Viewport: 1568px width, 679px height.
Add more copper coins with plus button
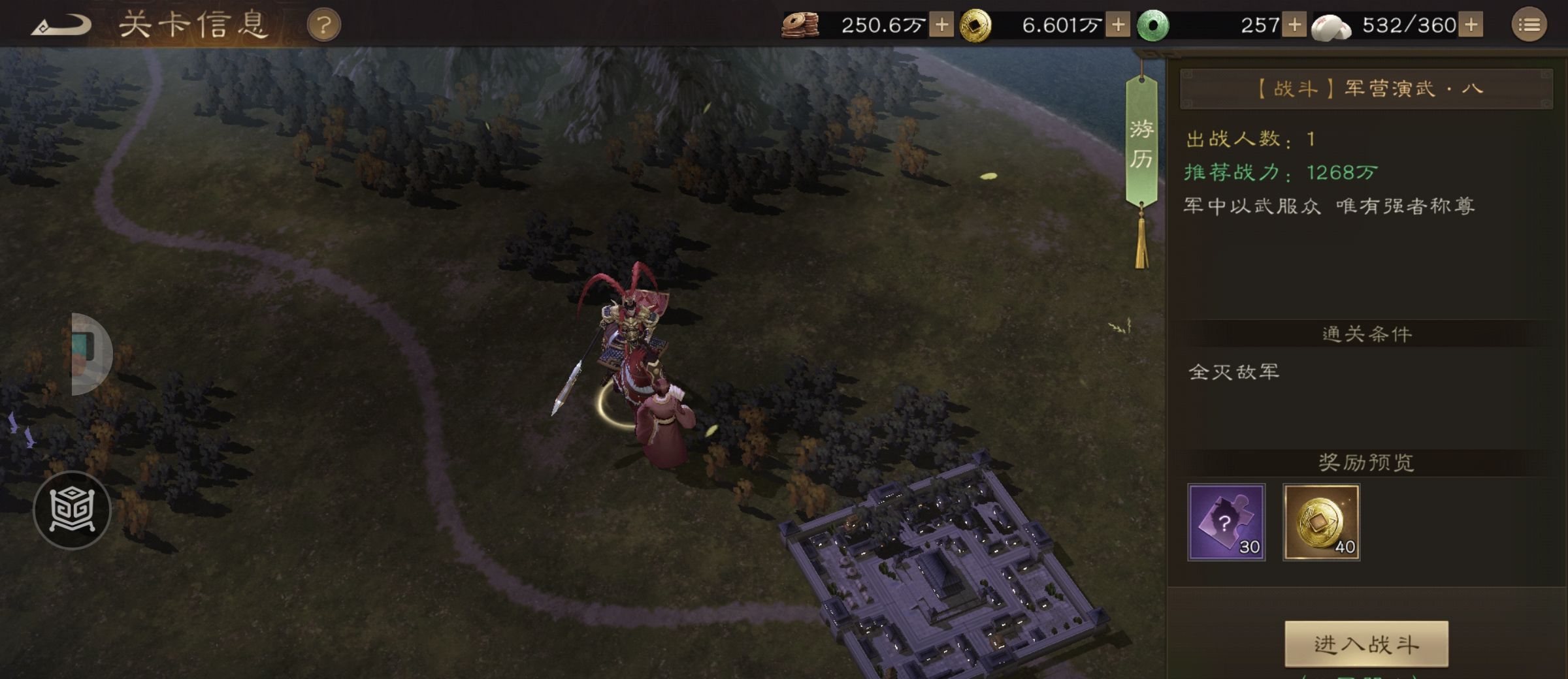click(941, 25)
